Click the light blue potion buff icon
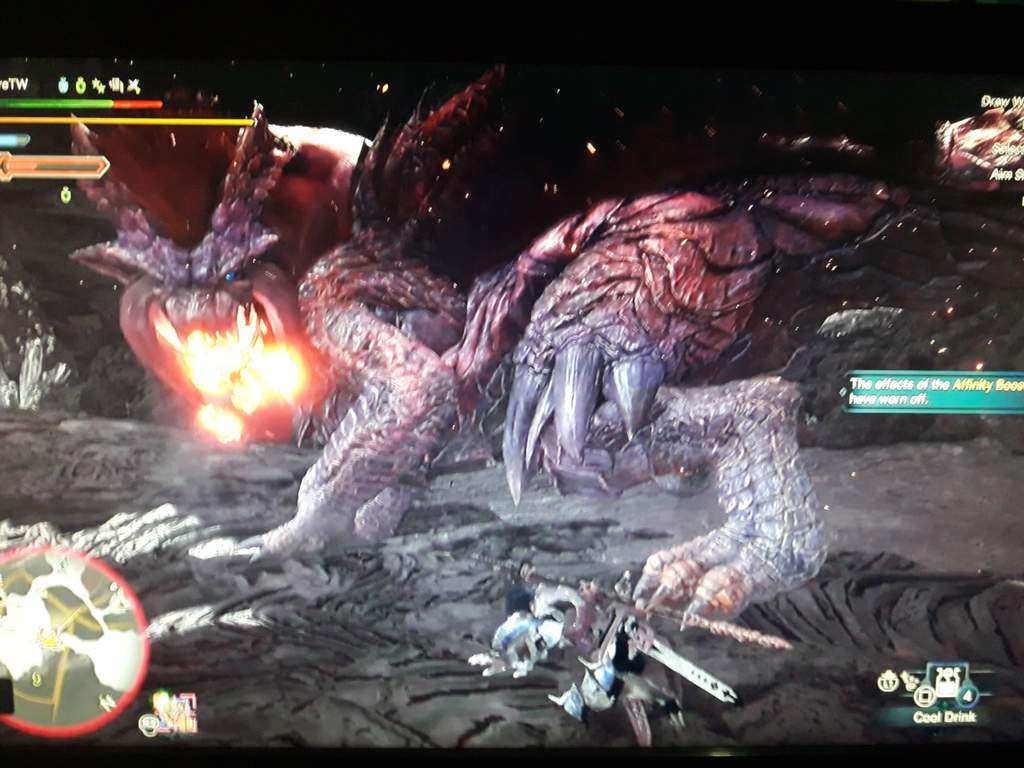1024x768 pixels. click(62, 87)
